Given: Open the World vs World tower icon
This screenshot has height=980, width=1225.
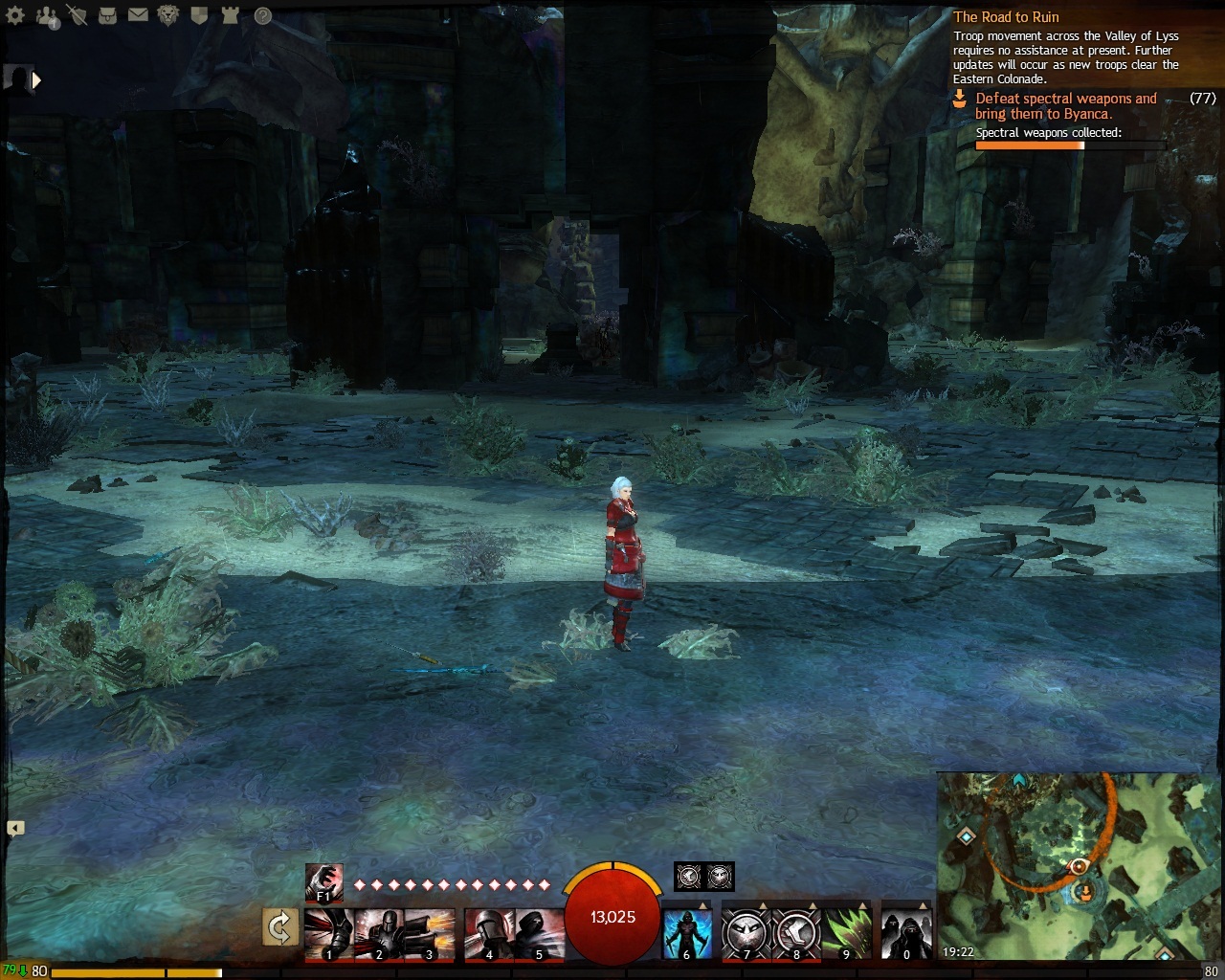Looking at the screenshot, I should [x=230, y=15].
